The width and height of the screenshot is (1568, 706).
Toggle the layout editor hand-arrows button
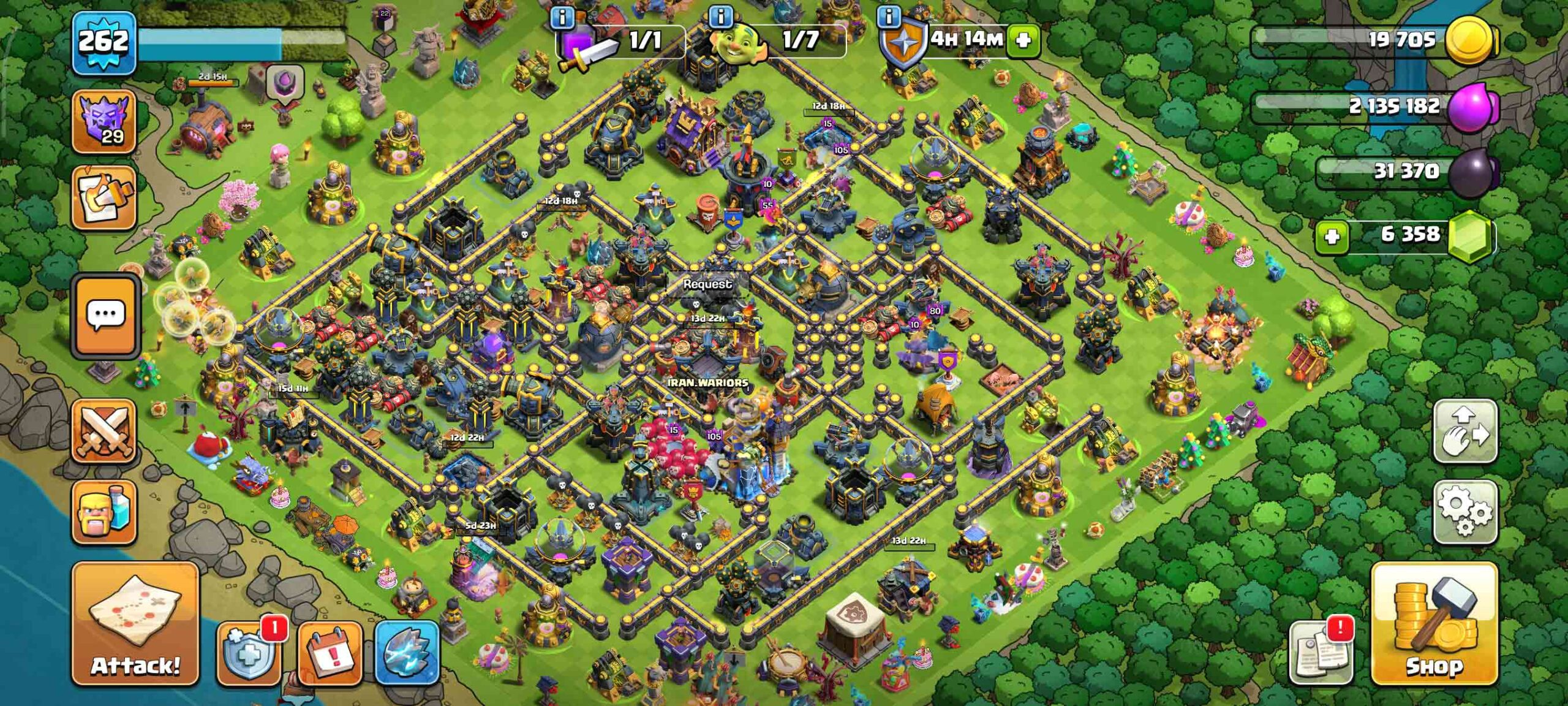click(x=1465, y=431)
